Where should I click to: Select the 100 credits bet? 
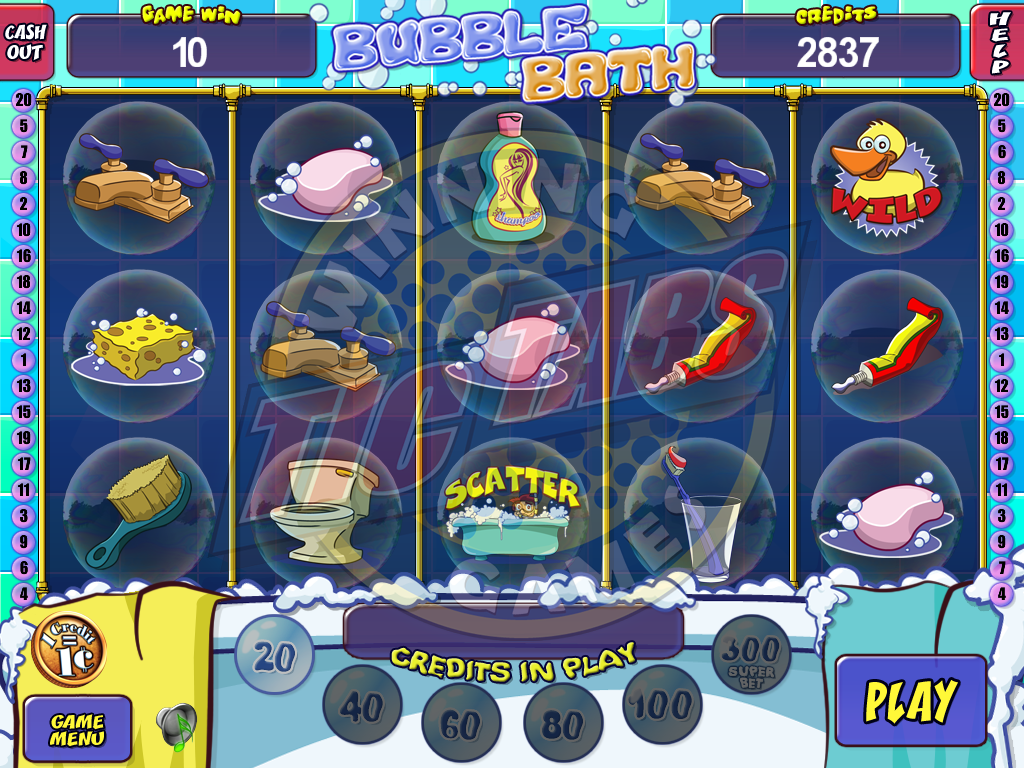662,704
